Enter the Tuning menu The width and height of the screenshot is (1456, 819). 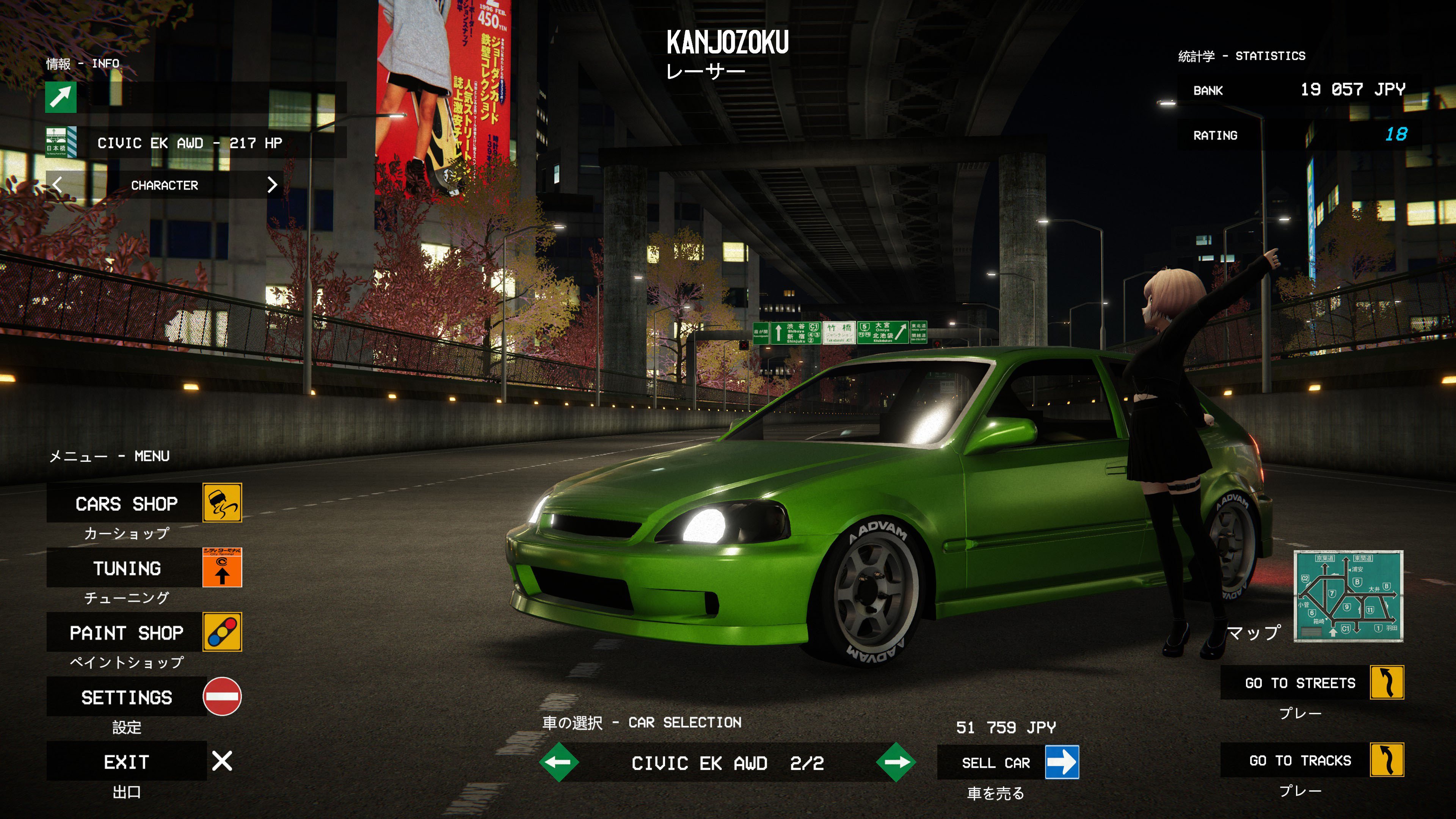point(127,568)
